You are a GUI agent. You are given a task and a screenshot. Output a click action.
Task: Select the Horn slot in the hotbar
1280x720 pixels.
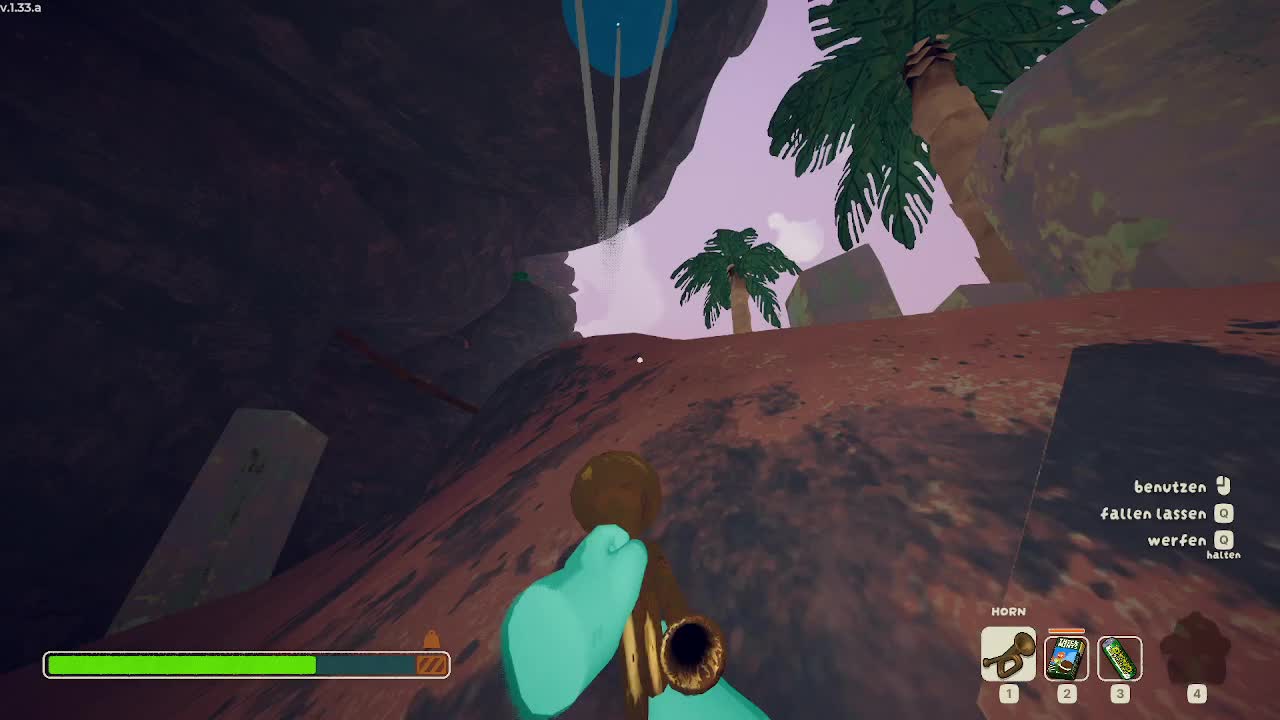1008,655
